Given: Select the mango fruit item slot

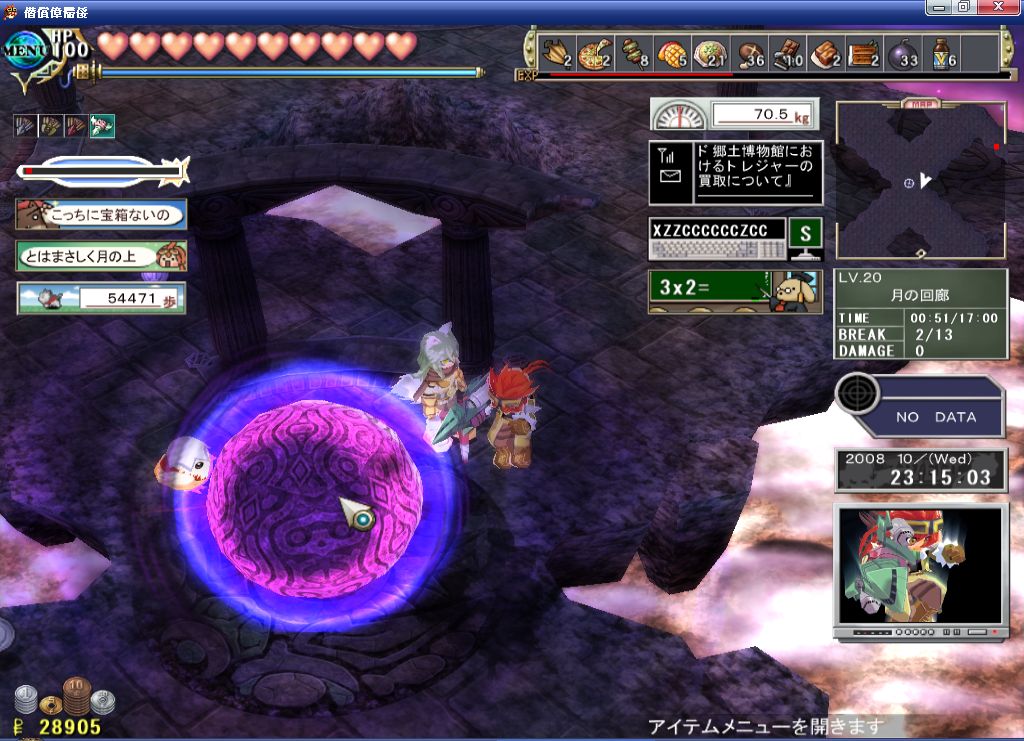Looking at the screenshot, I should pos(672,53).
